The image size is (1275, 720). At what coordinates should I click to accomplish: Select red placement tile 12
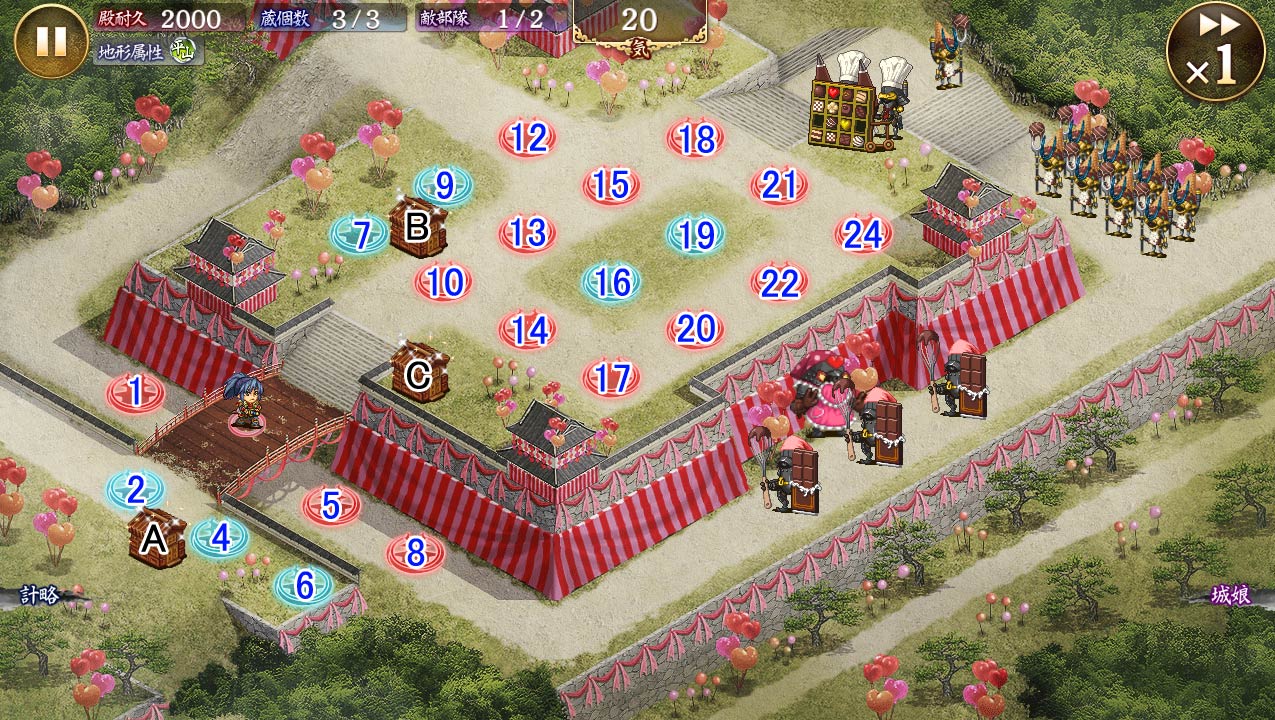click(527, 138)
